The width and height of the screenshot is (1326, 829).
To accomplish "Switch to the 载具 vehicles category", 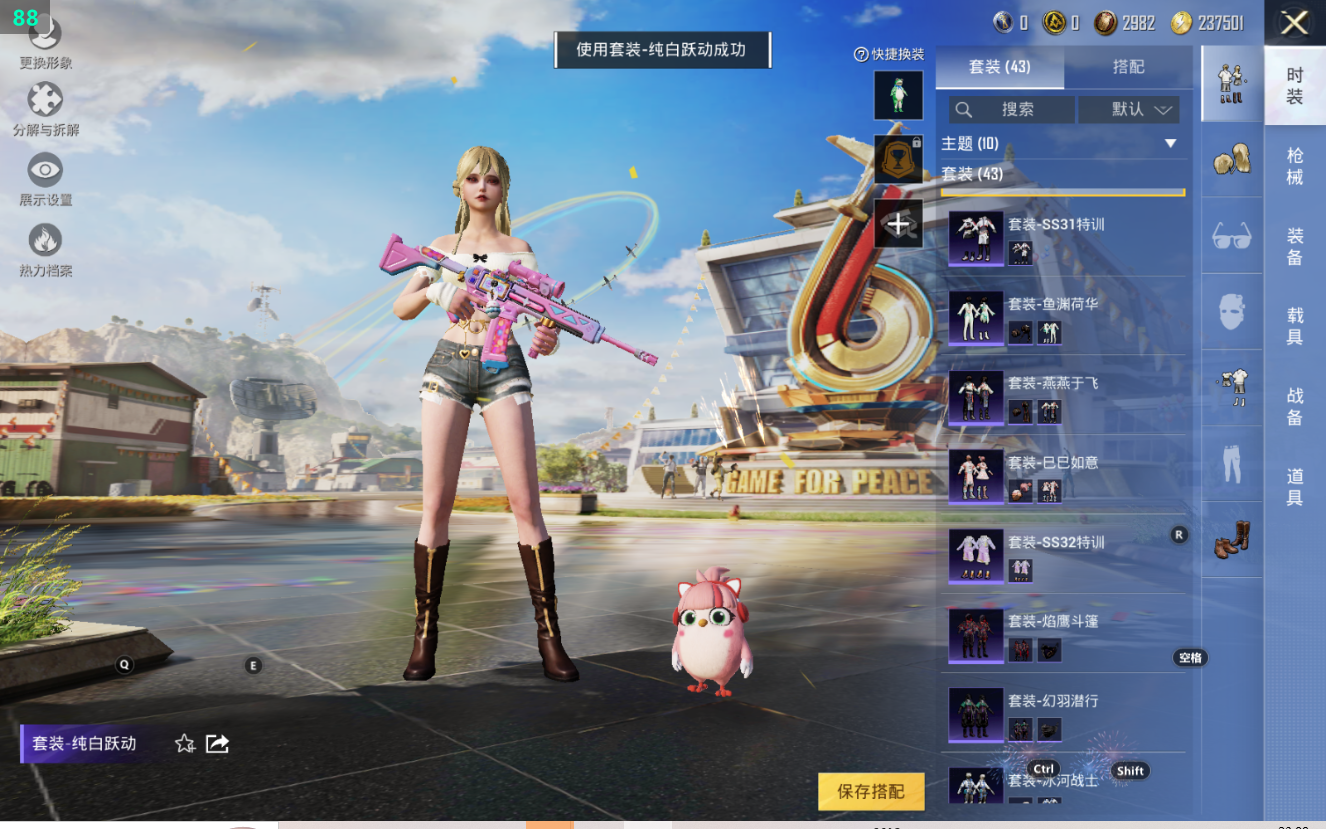I will point(1295,326).
